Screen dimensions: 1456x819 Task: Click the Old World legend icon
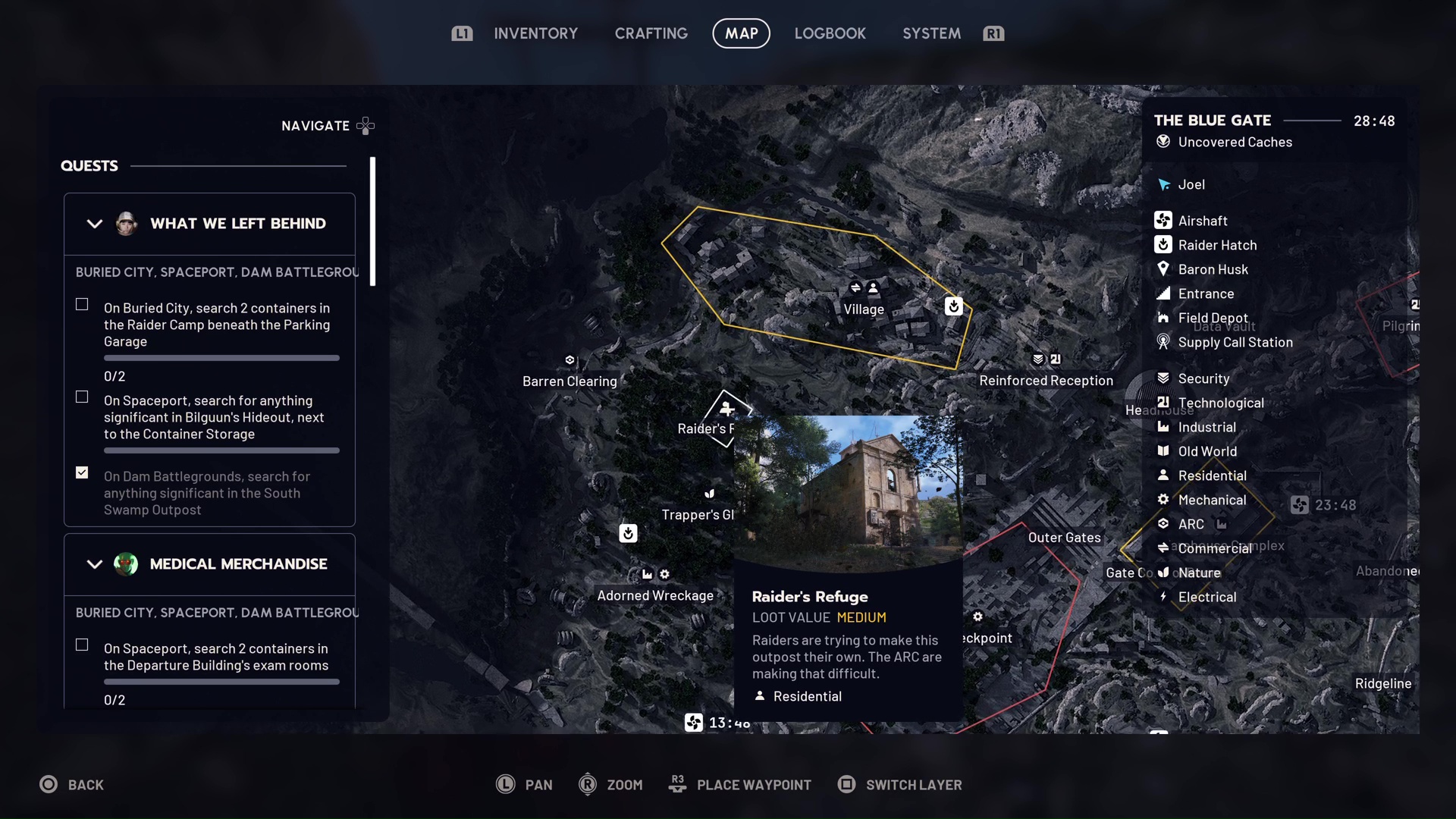[x=1164, y=450]
